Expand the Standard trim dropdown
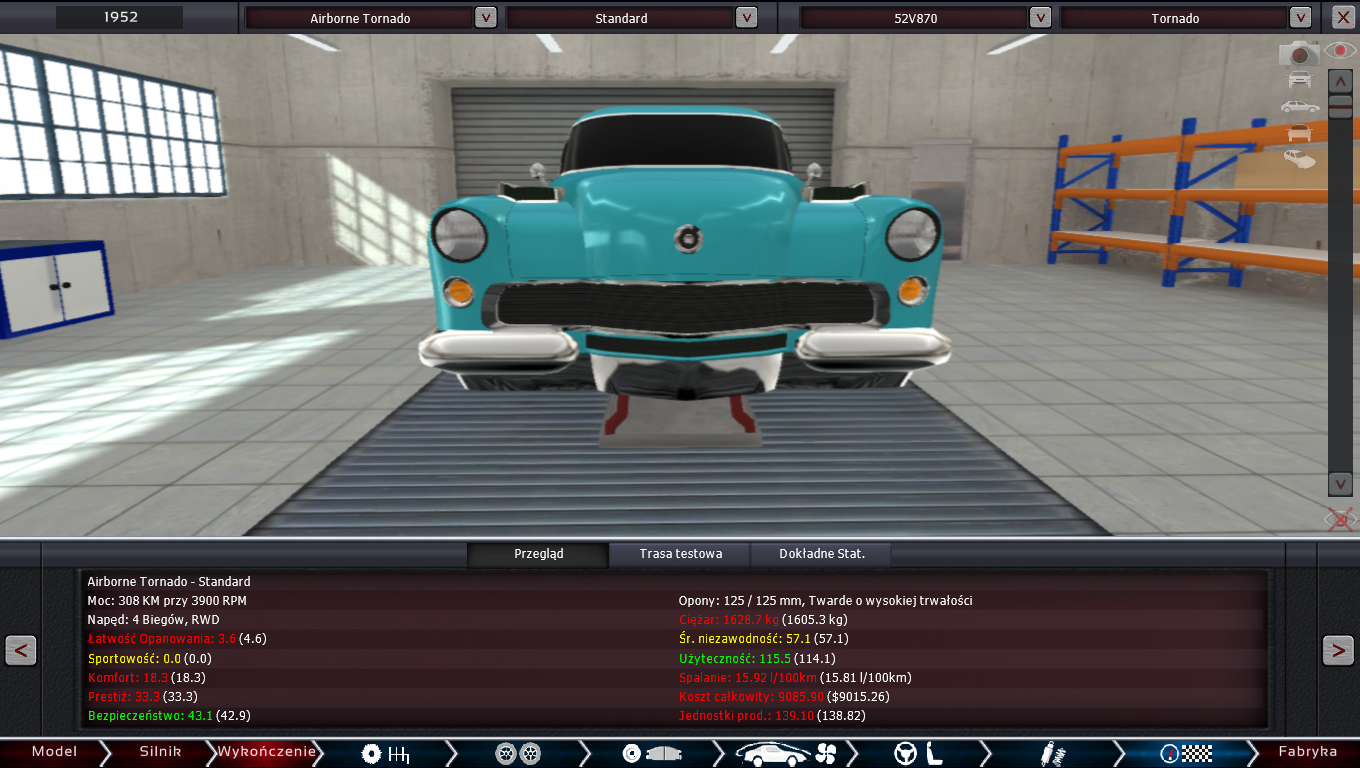Image resolution: width=1360 pixels, height=768 pixels. [746, 18]
